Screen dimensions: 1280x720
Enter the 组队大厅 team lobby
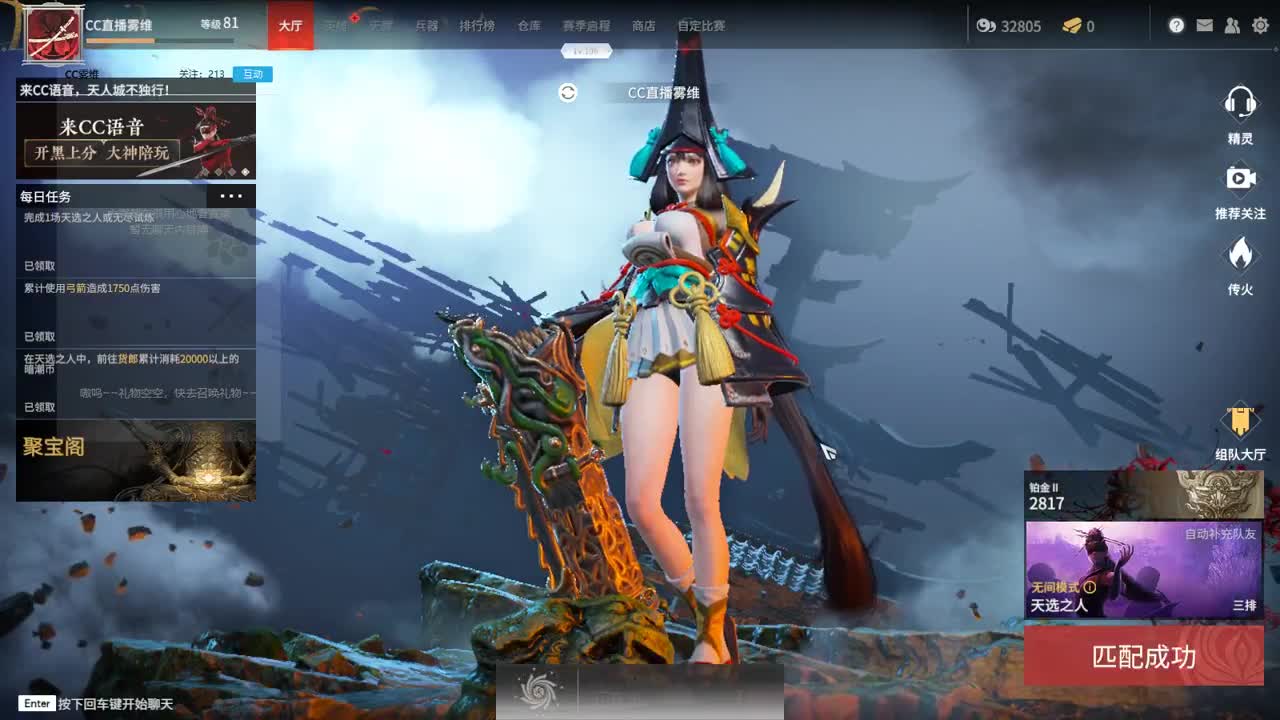click(x=1242, y=418)
